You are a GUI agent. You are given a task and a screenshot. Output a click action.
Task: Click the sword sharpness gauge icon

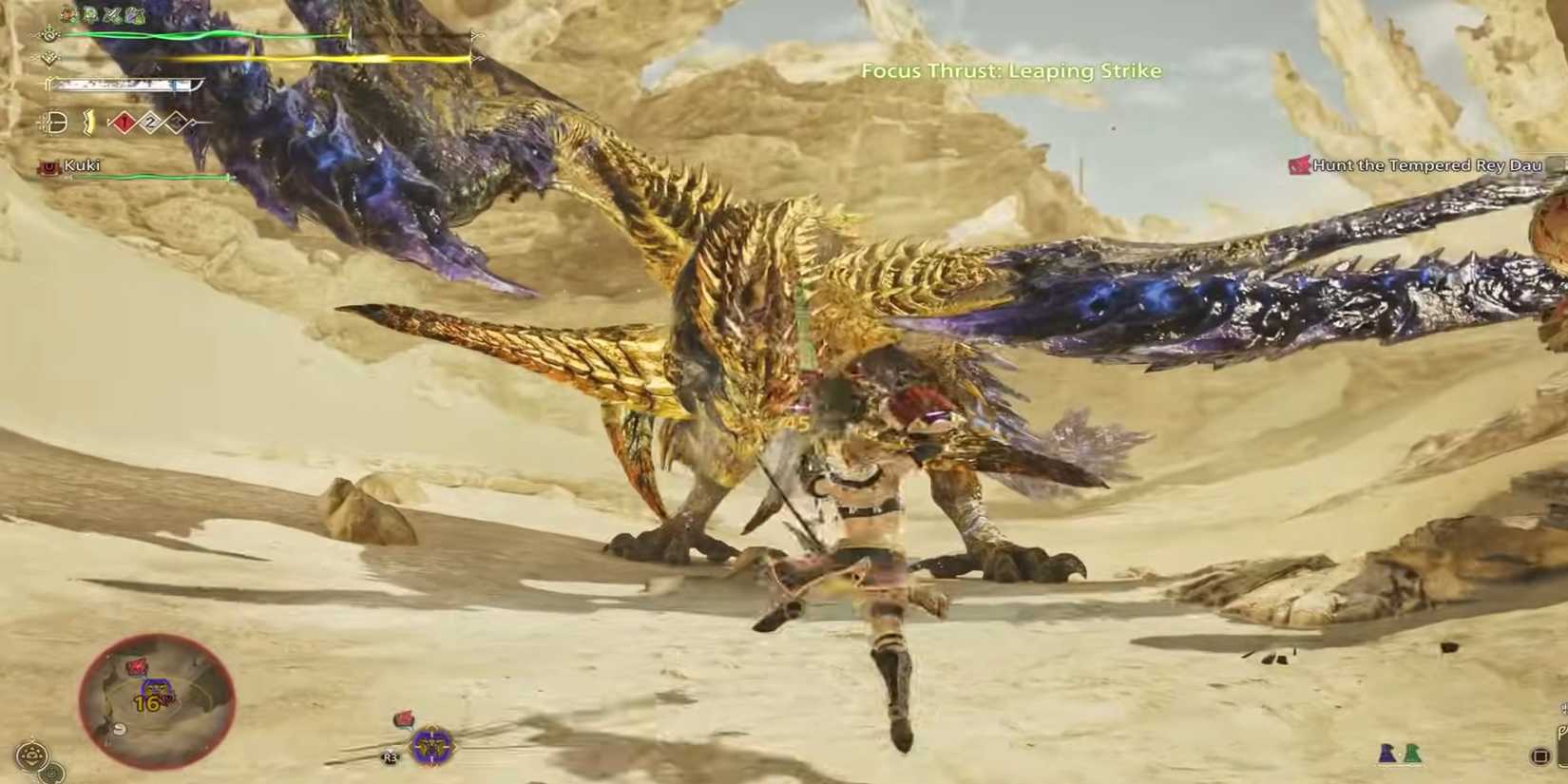(x=48, y=84)
